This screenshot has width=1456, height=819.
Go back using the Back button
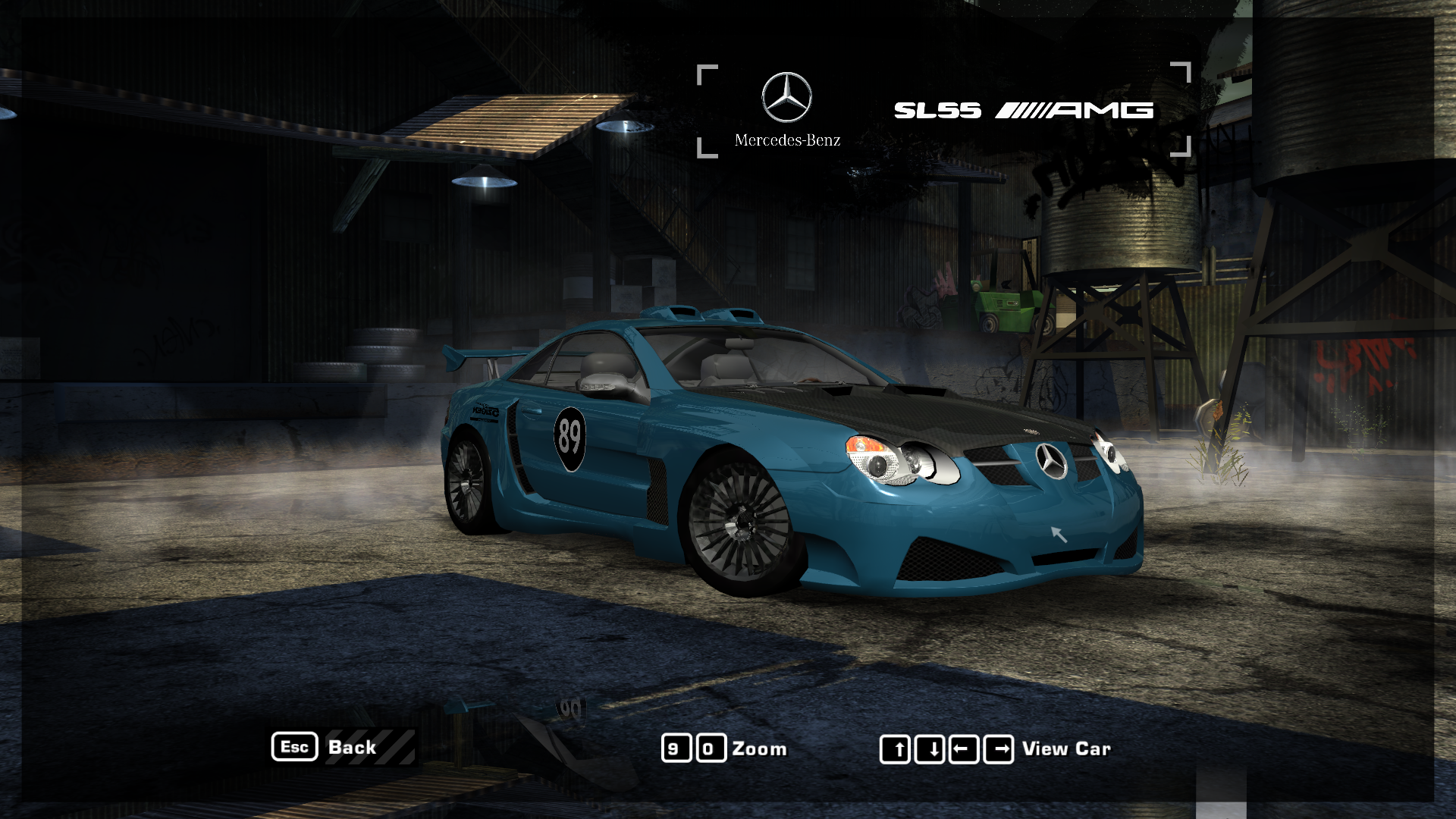[352, 748]
